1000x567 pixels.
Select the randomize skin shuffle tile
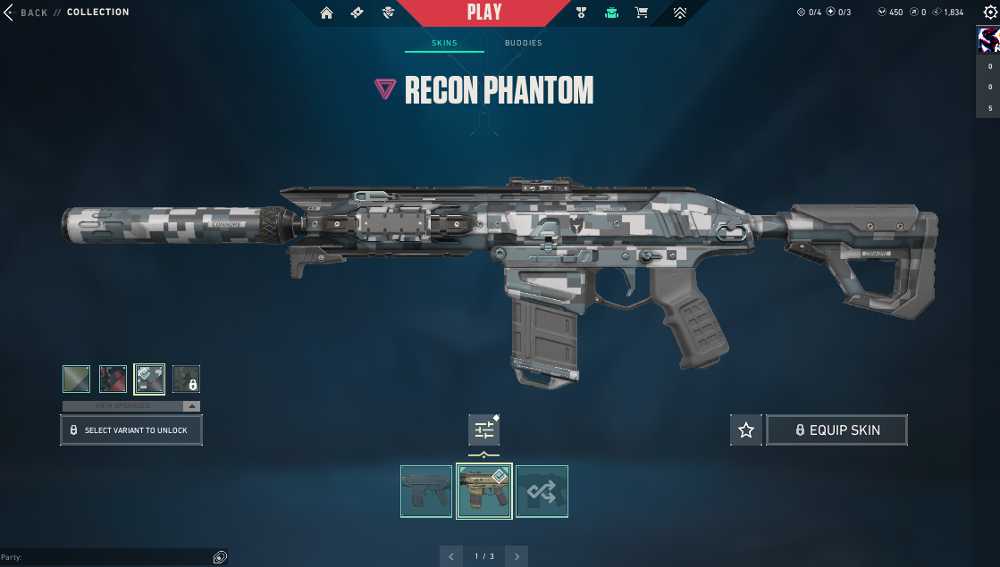click(542, 491)
